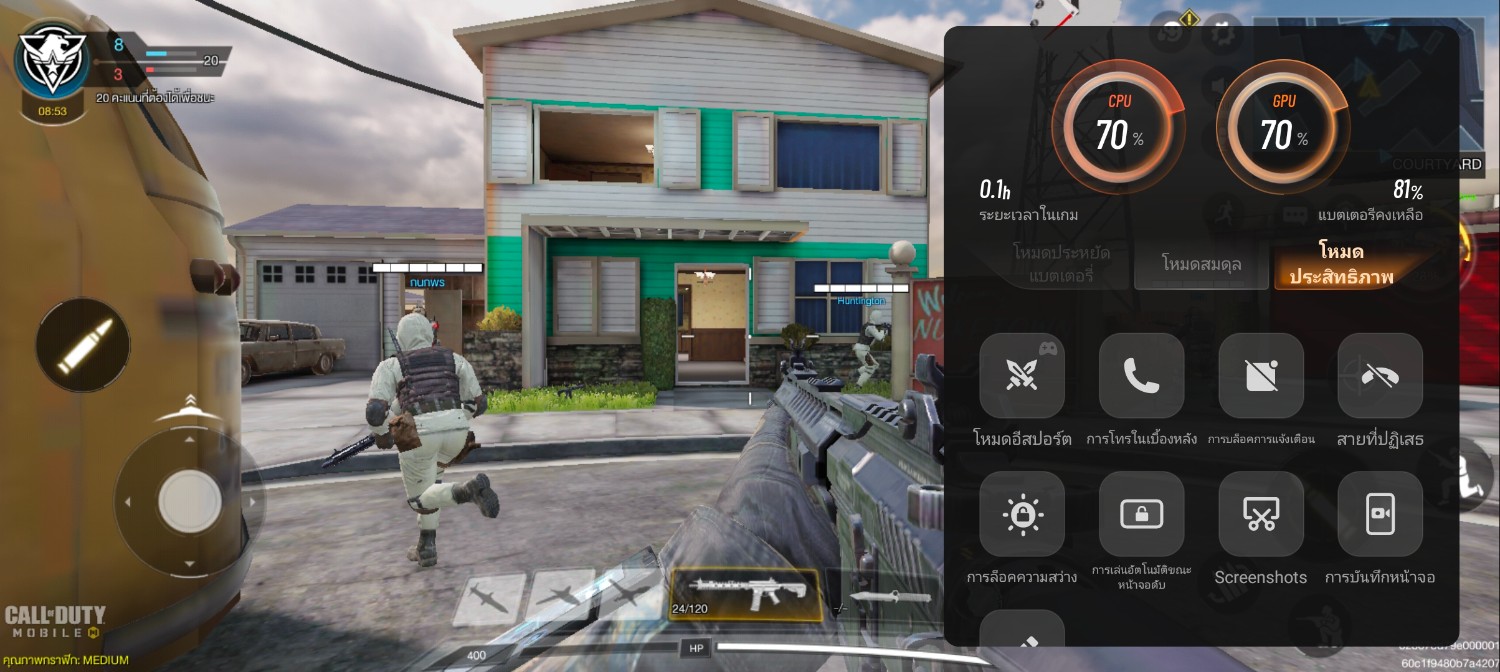
Task: Tap the team emblem scoreboard icon
Action: [x=52, y=62]
